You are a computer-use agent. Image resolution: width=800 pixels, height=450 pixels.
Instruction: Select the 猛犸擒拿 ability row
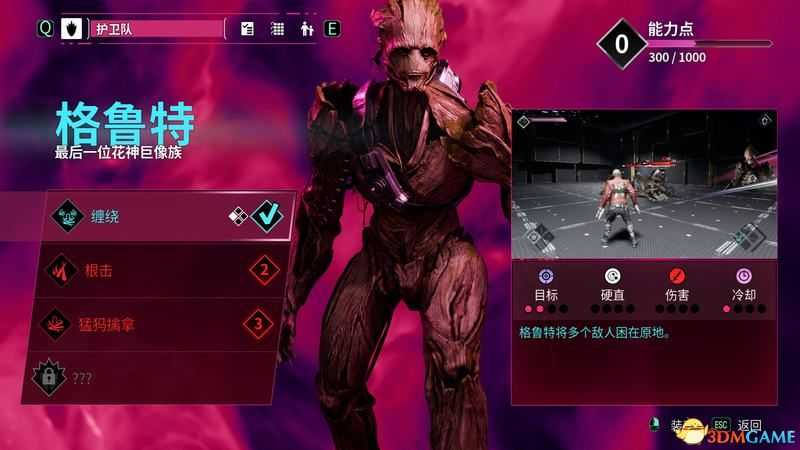[160, 323]
